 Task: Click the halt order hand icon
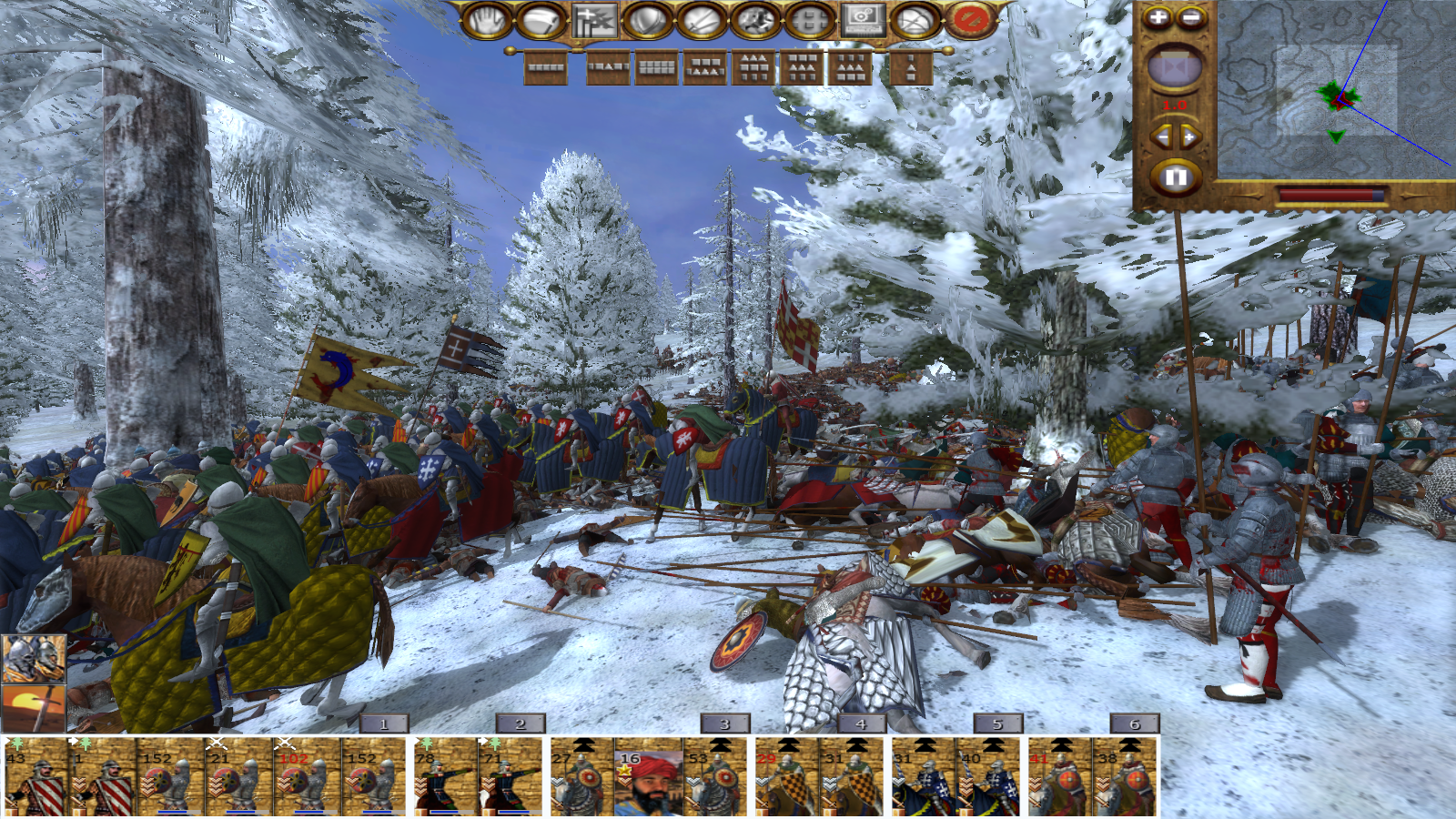coord(488,20)
